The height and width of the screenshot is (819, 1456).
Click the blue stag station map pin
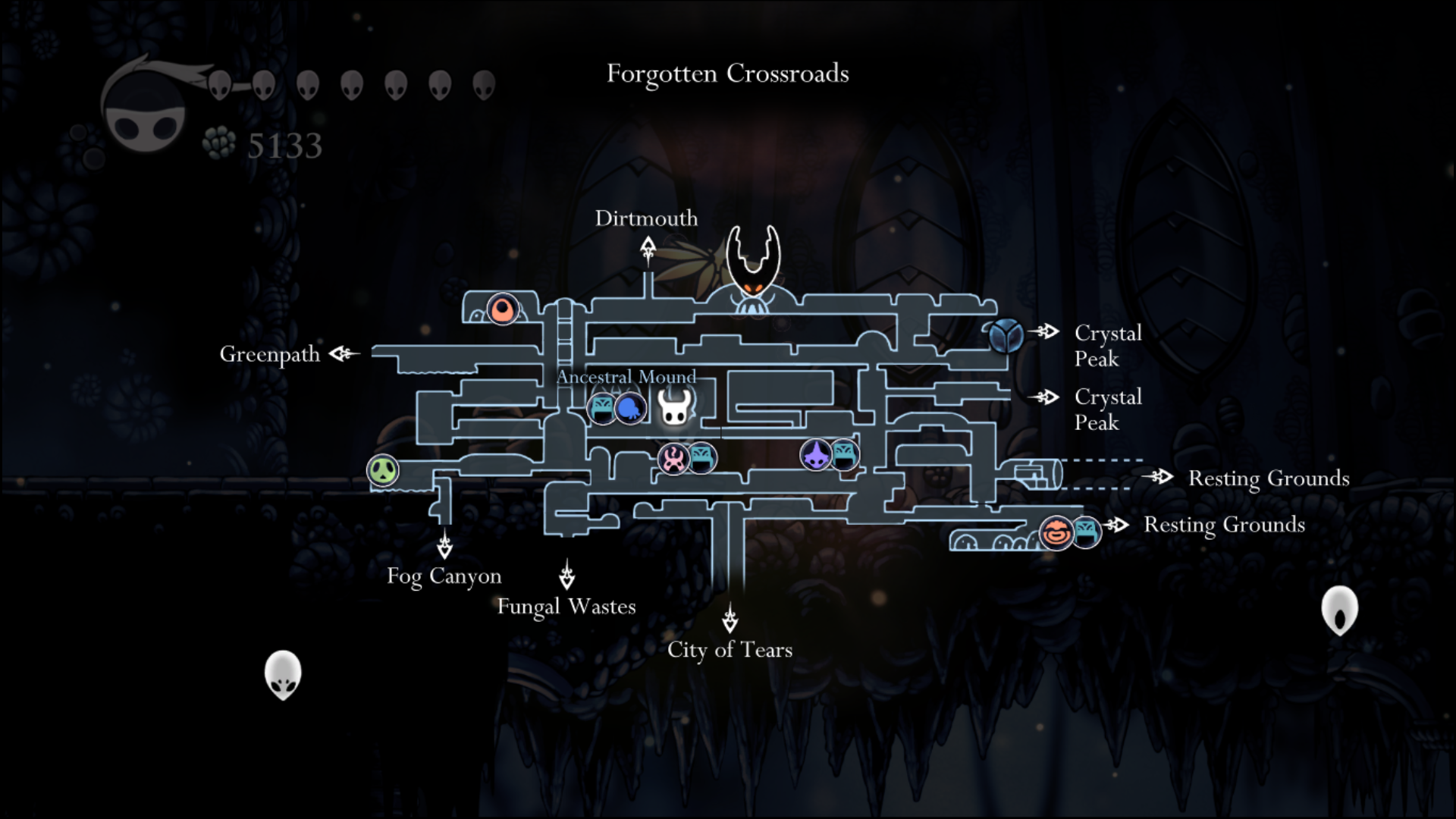[630, 409]
